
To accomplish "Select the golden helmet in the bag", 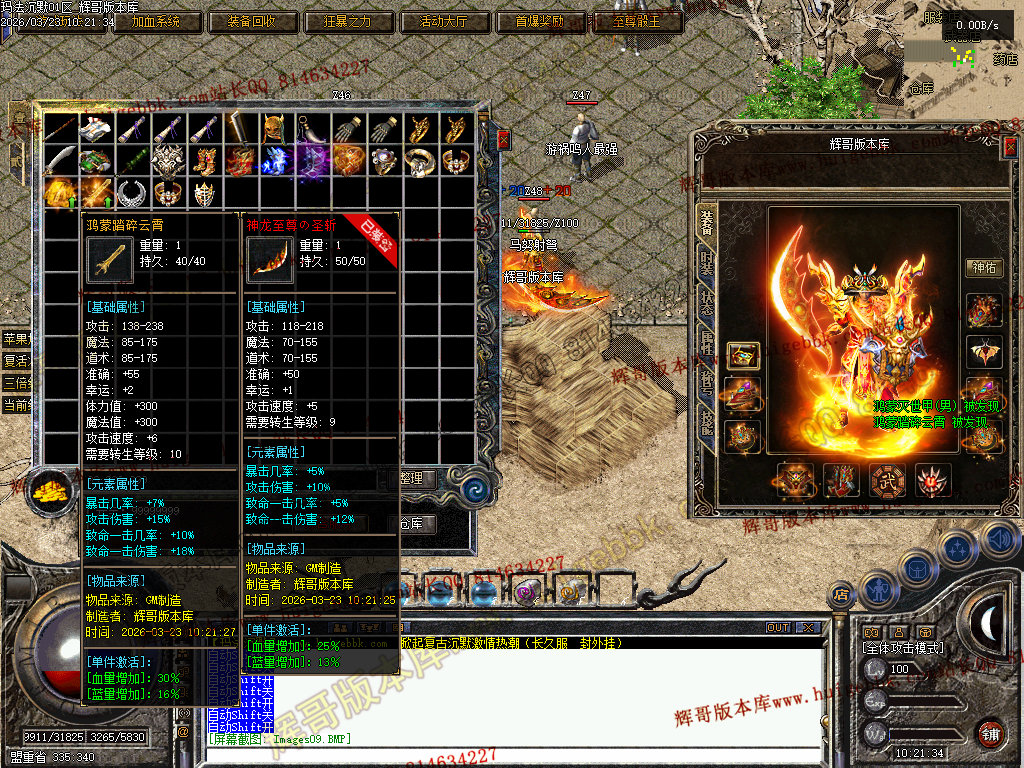I will (x=275, y=129).
